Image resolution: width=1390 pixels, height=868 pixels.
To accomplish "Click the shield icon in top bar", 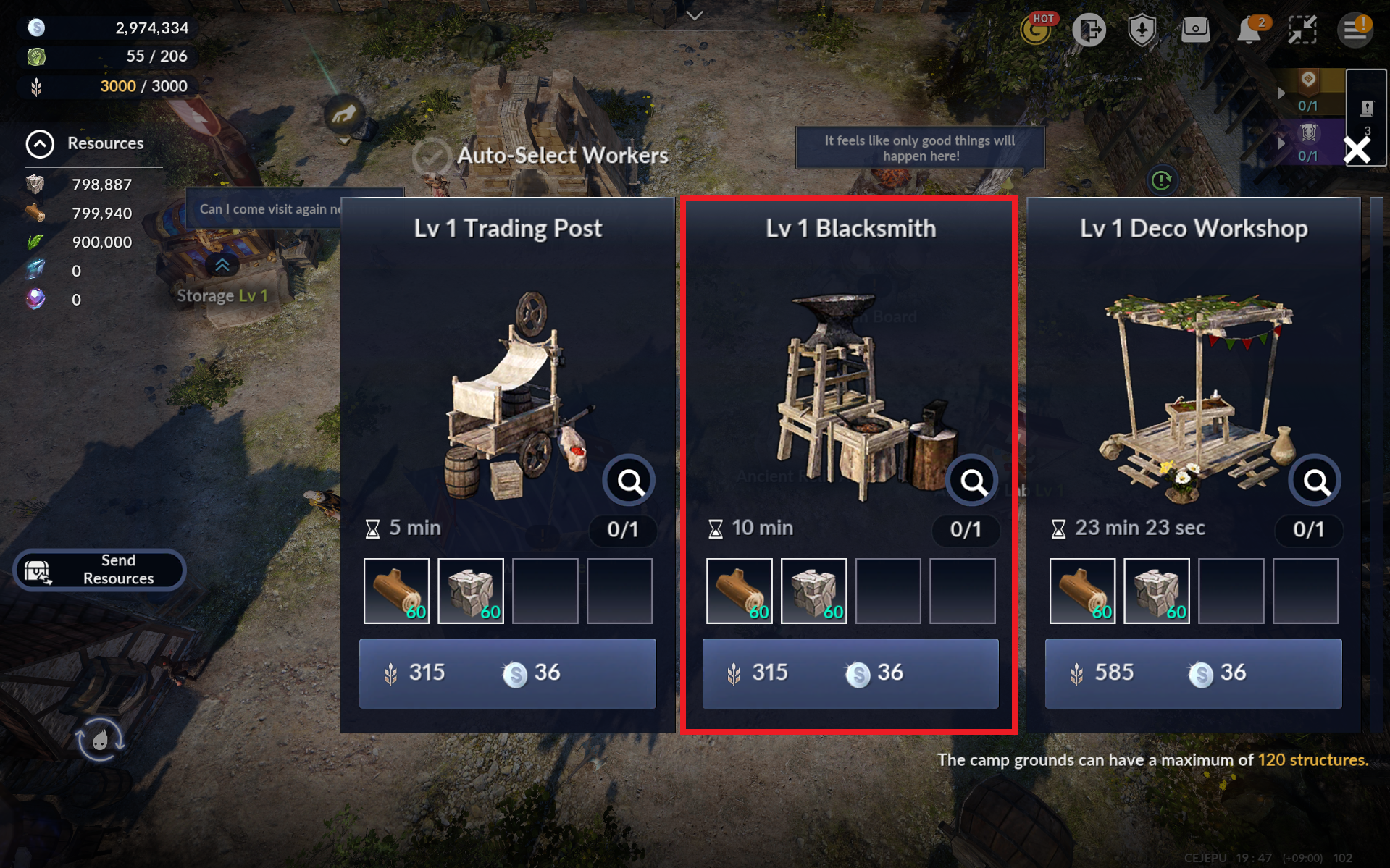I will pyautogui.click(x=1142, y=30).
